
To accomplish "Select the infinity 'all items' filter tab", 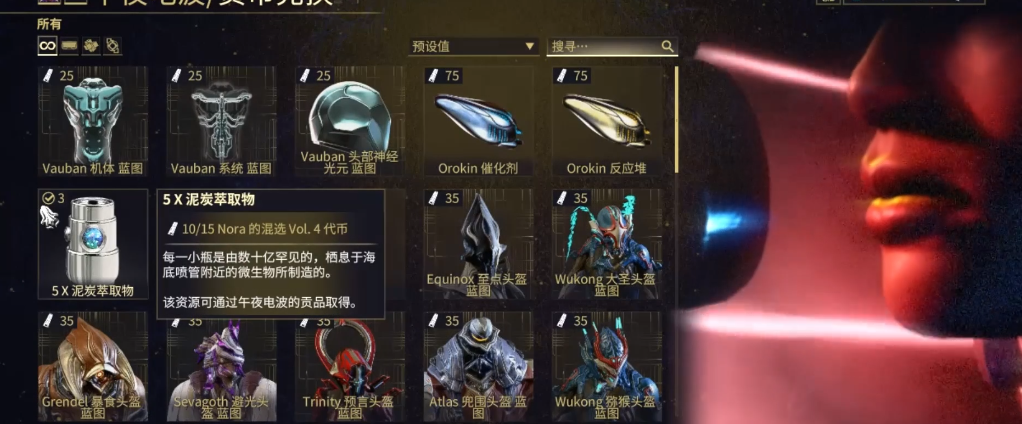I will pyautogui.click(x=47, y=46).
